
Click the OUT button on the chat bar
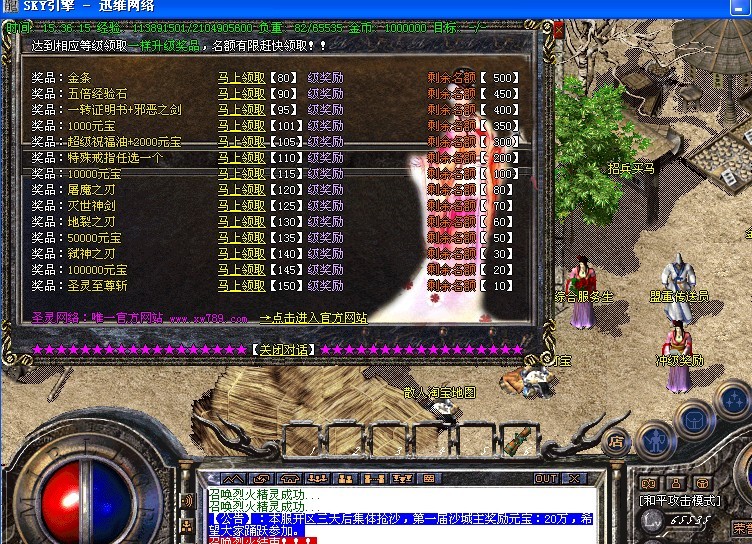pyautogui.click(x=546, y=479)
